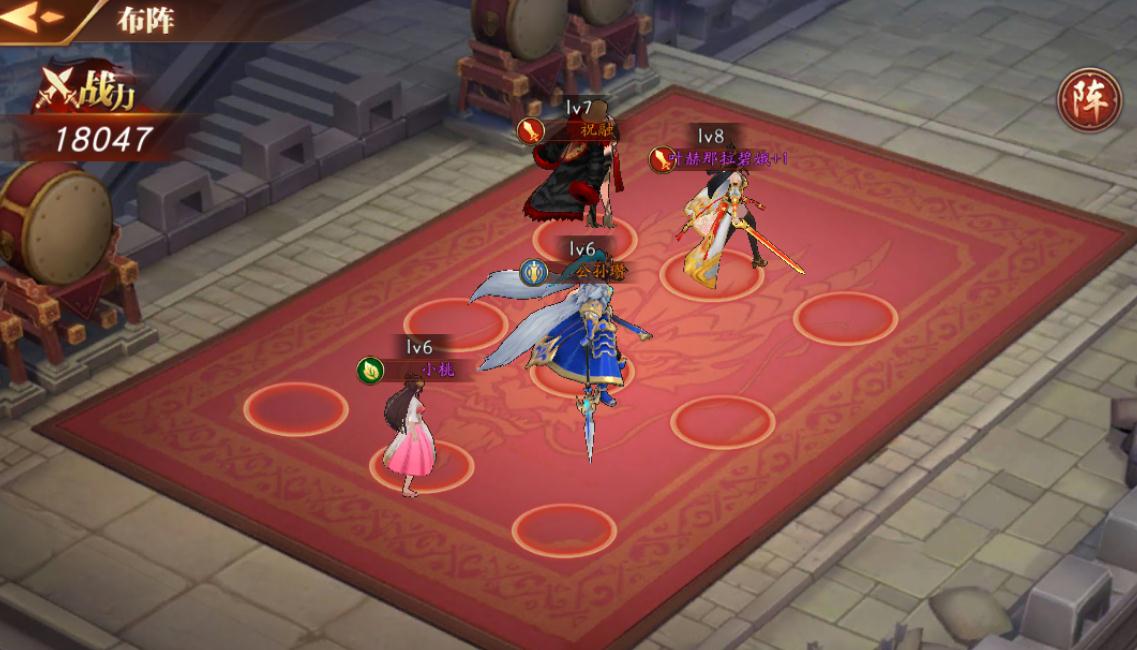Open the 阵 formation button
The image size is (1137, 650).
(1088, 100)
